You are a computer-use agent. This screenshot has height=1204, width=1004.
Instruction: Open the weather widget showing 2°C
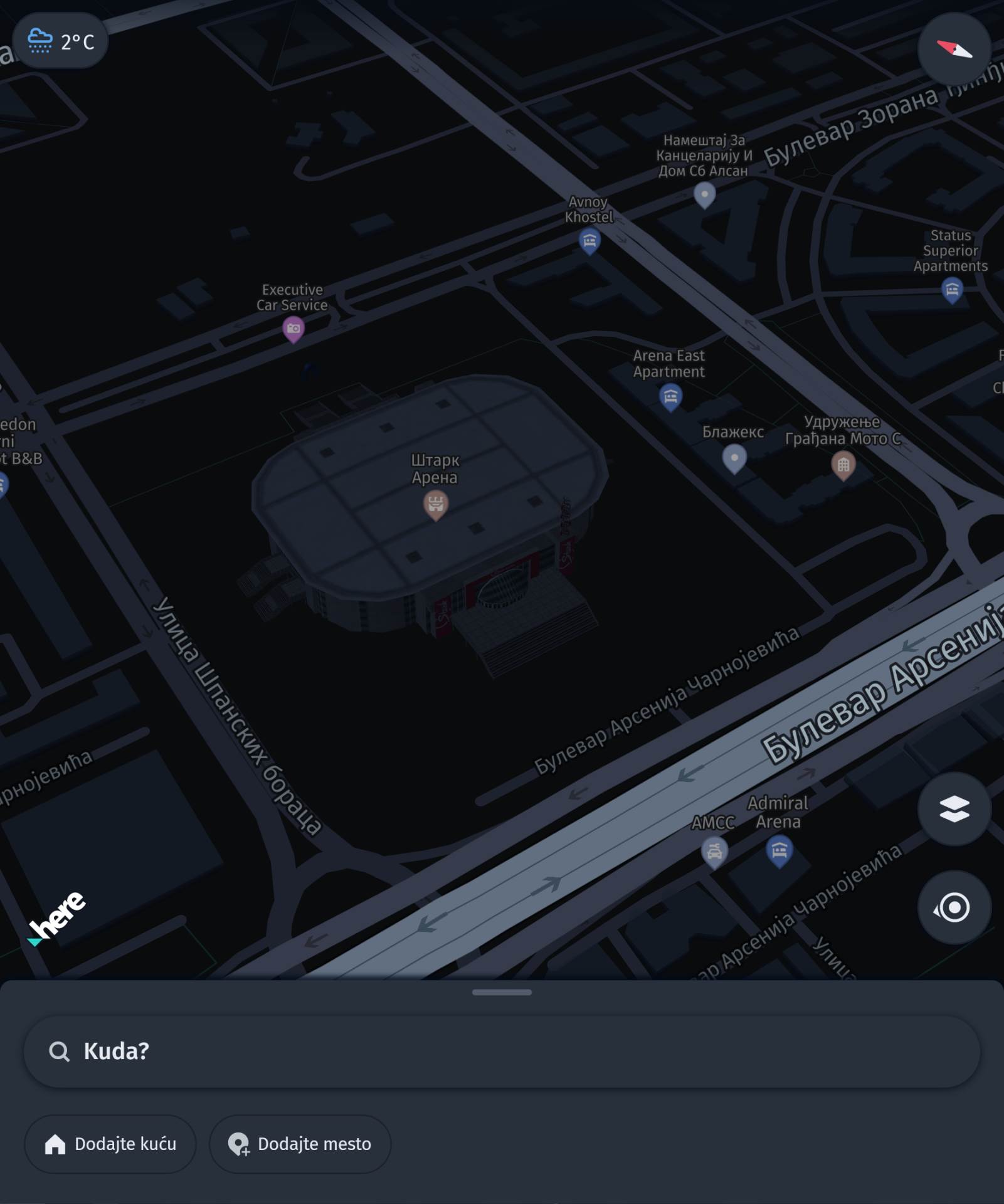point(60,41)
